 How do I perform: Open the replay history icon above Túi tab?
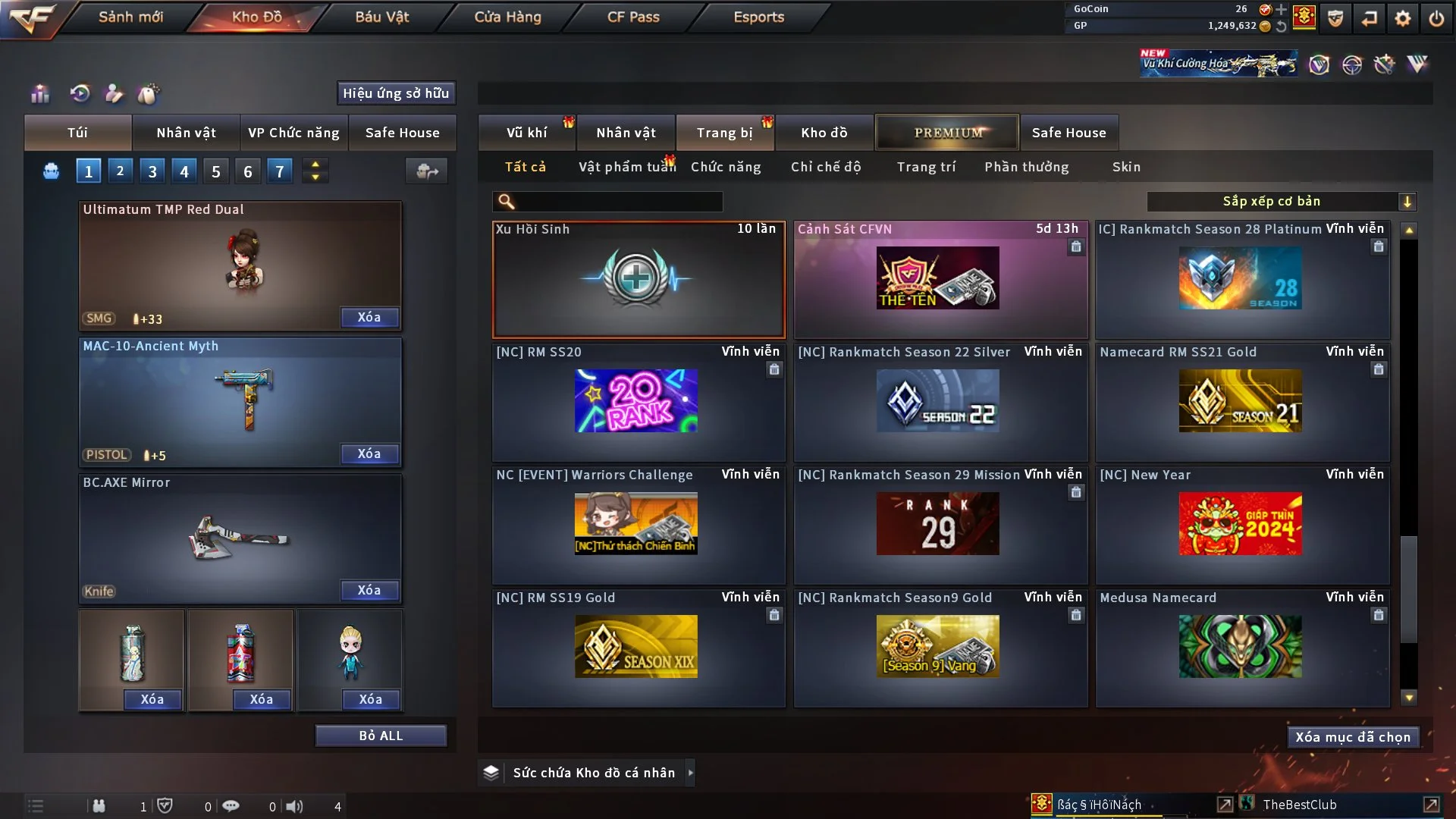(80, 94)
